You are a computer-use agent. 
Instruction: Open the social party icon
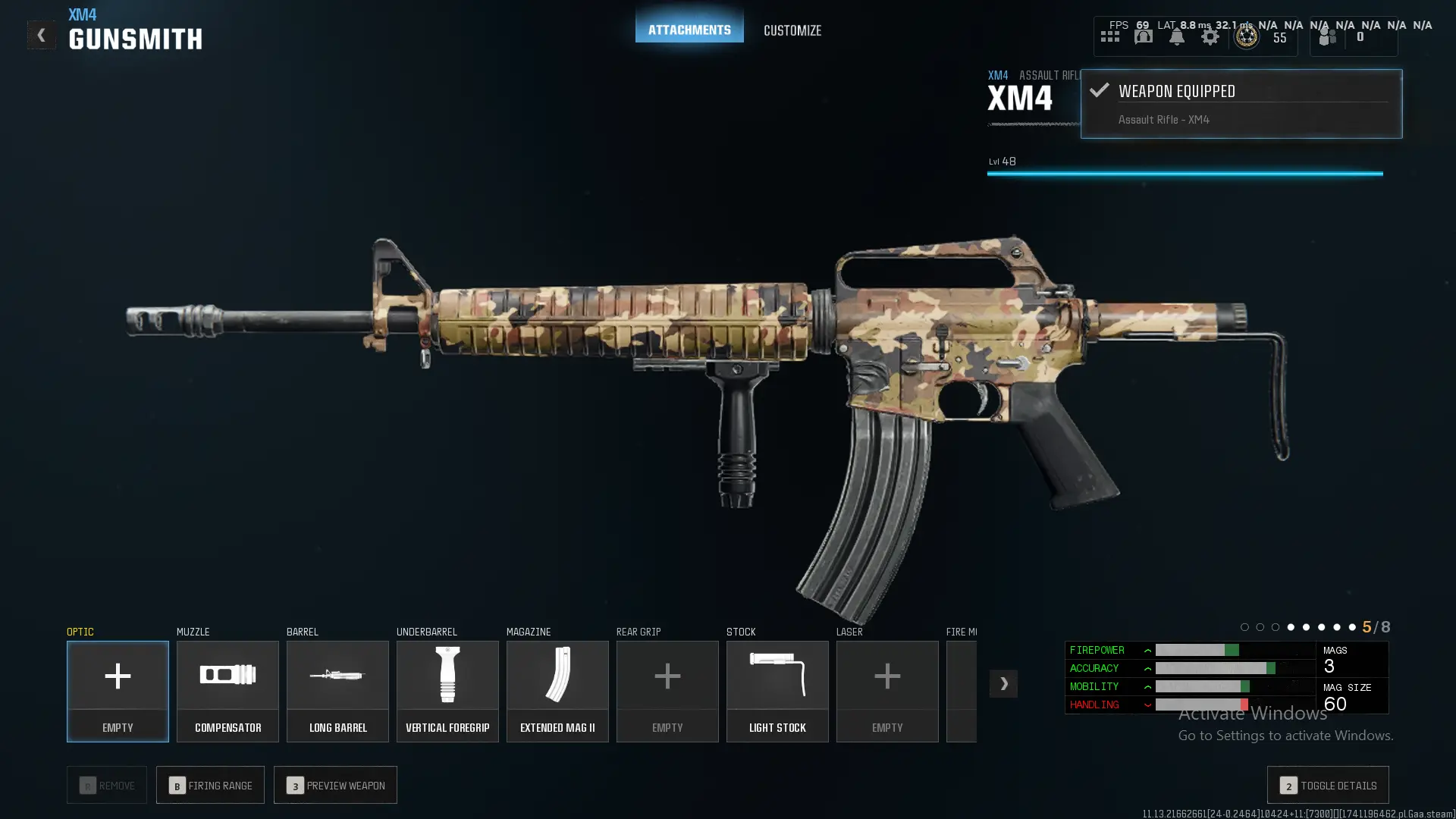point(1326,36)
